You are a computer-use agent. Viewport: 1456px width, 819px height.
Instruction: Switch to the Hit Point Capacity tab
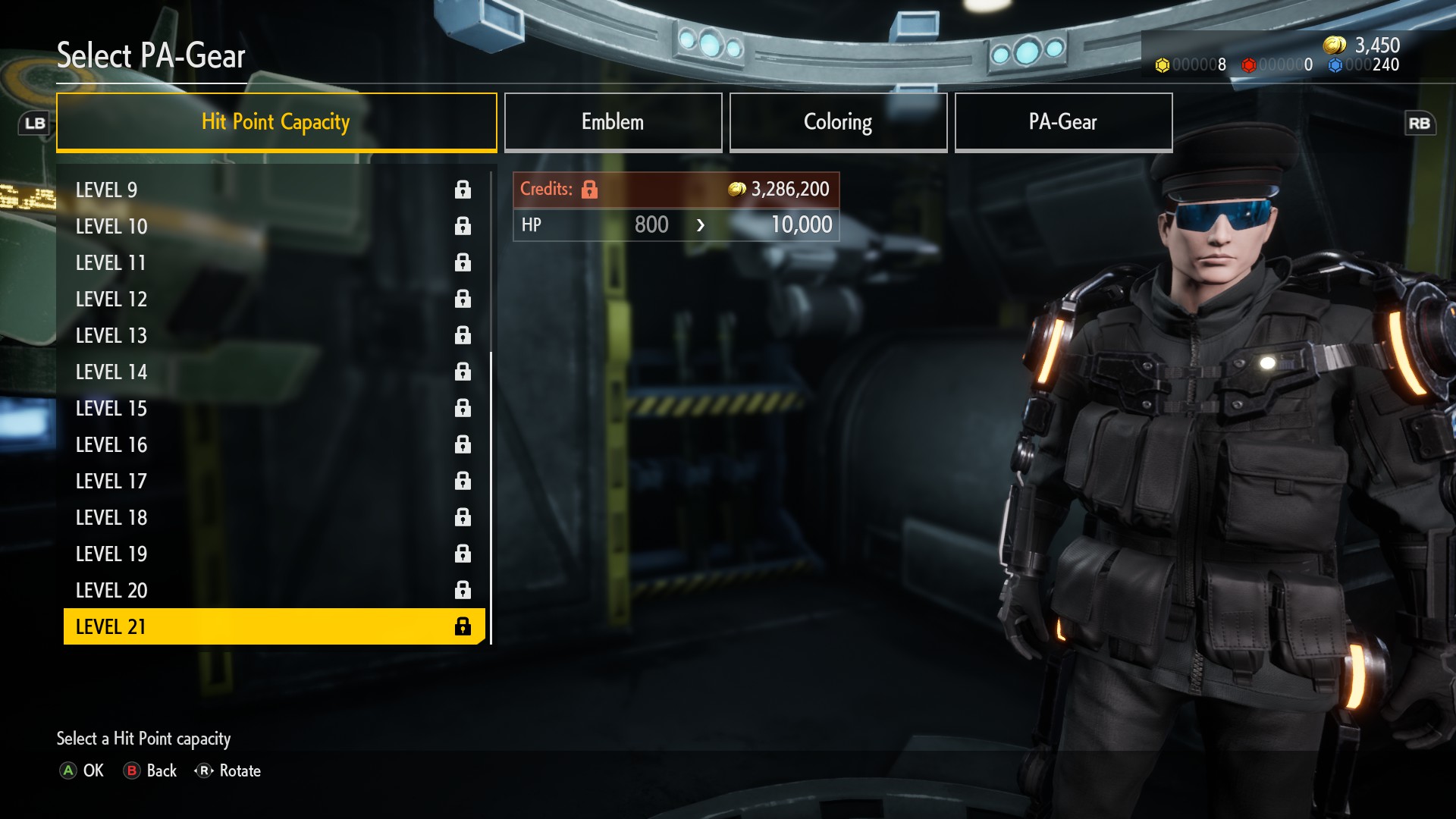[x=276, y=122]
